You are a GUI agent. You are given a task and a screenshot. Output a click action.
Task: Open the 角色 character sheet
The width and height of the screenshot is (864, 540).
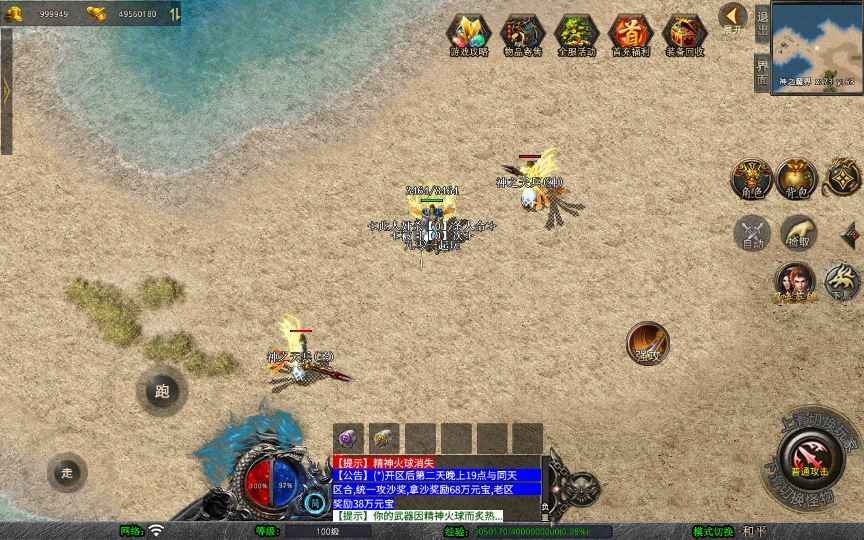[x=751, y=178]
